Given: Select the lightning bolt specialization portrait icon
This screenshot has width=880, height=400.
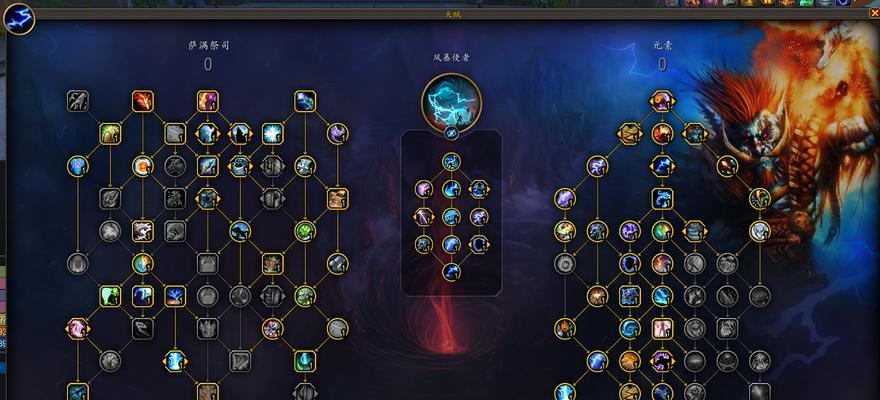Looking at the screenshot, I should pos(20,18).
